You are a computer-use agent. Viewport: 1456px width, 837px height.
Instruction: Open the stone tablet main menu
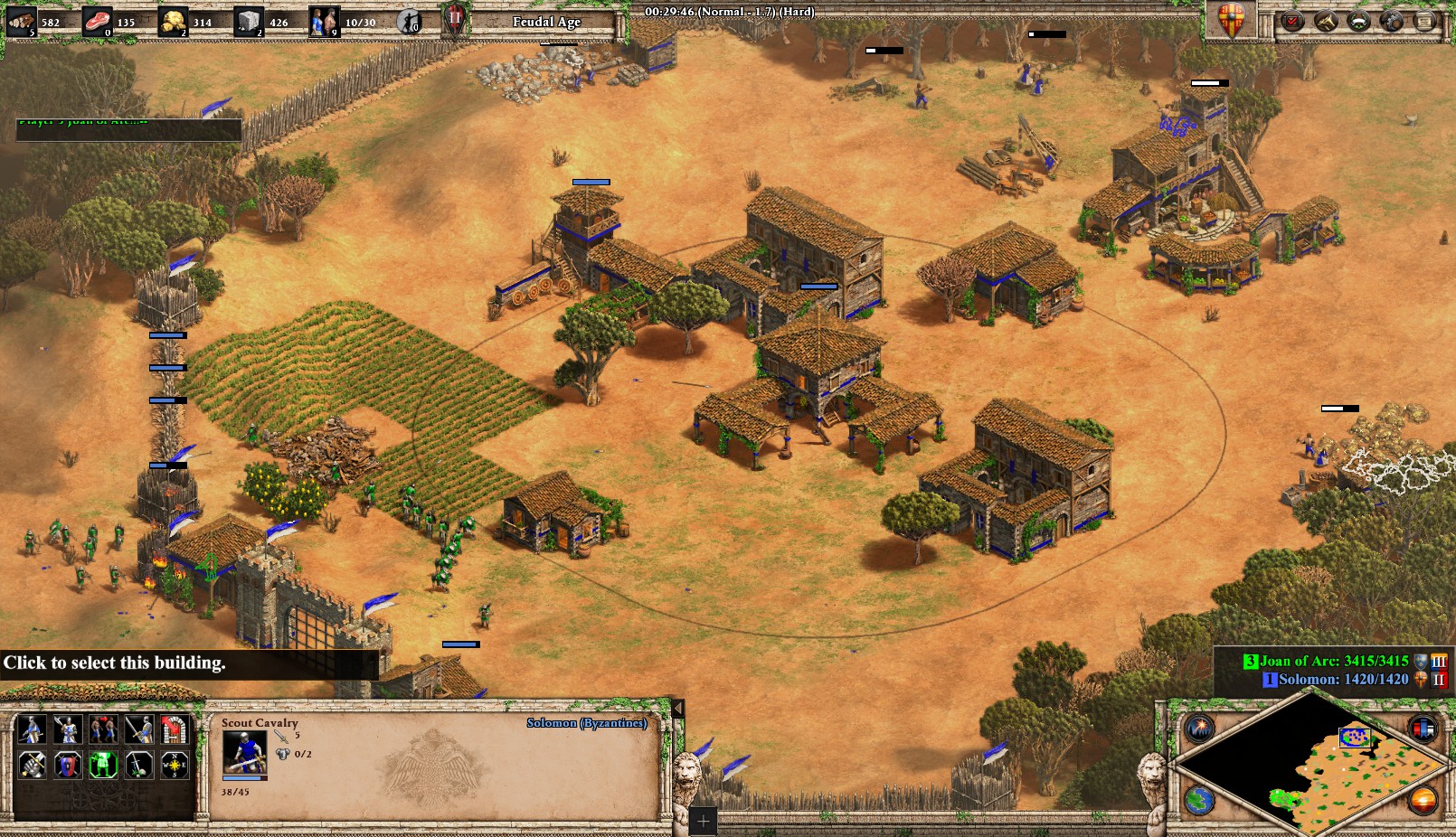pyautogui.click(x=1425, y=21)
